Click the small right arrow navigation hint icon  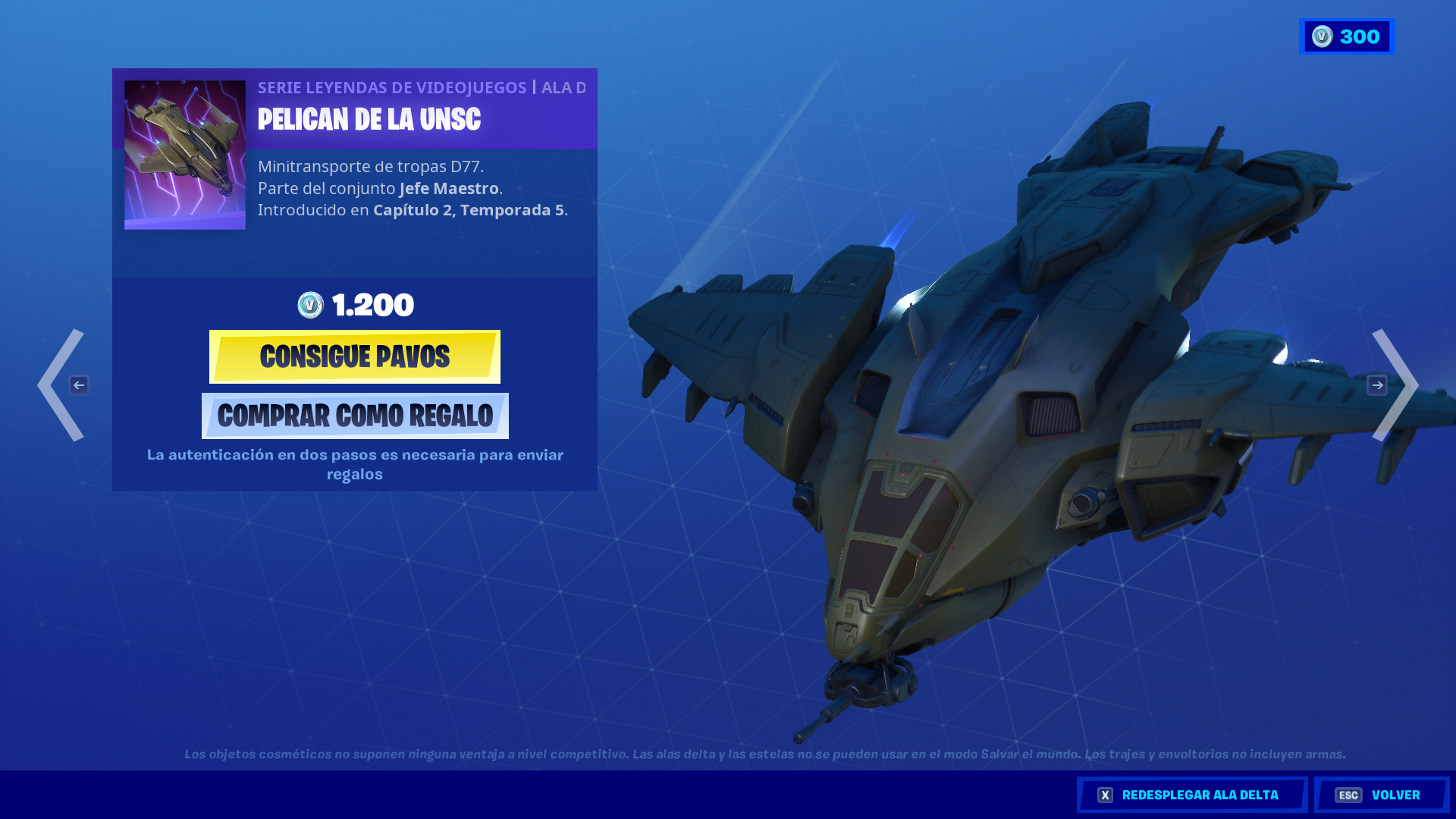coord(1376,384)
